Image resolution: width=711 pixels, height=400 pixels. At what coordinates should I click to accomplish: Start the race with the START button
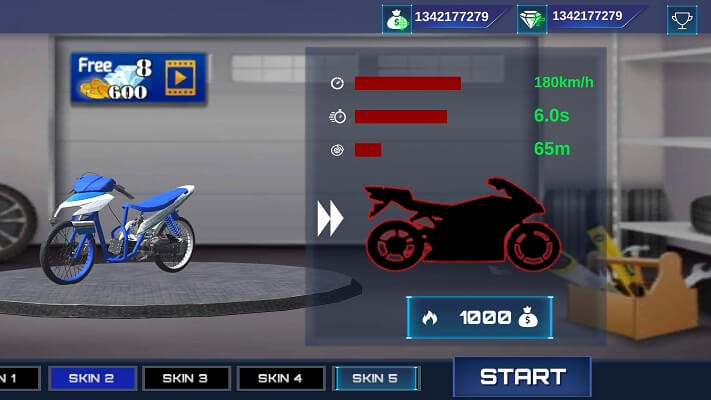pyautogui.click(x=522, y=377)
